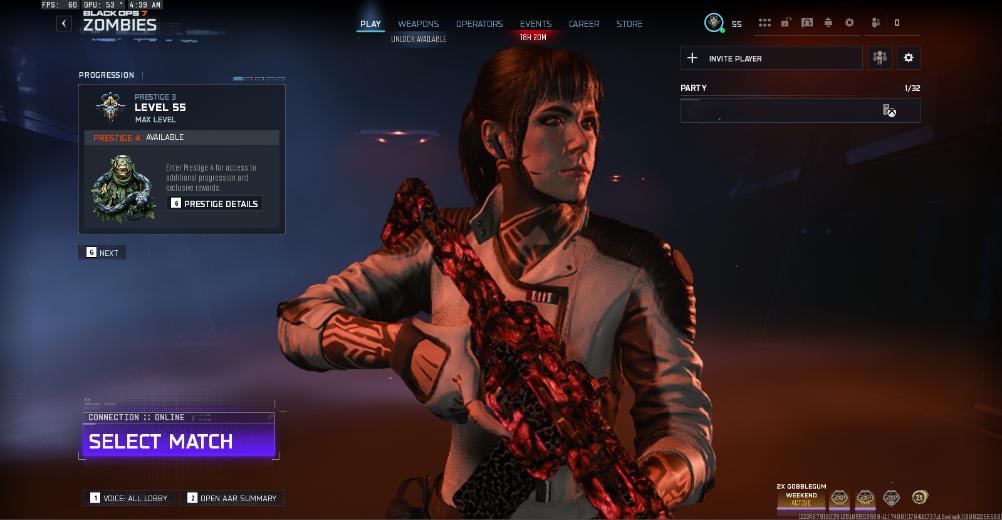The width and height of the screenshot is (1002, 520).
Task: Click the Play tab
Action: click(x=370, y=24)
